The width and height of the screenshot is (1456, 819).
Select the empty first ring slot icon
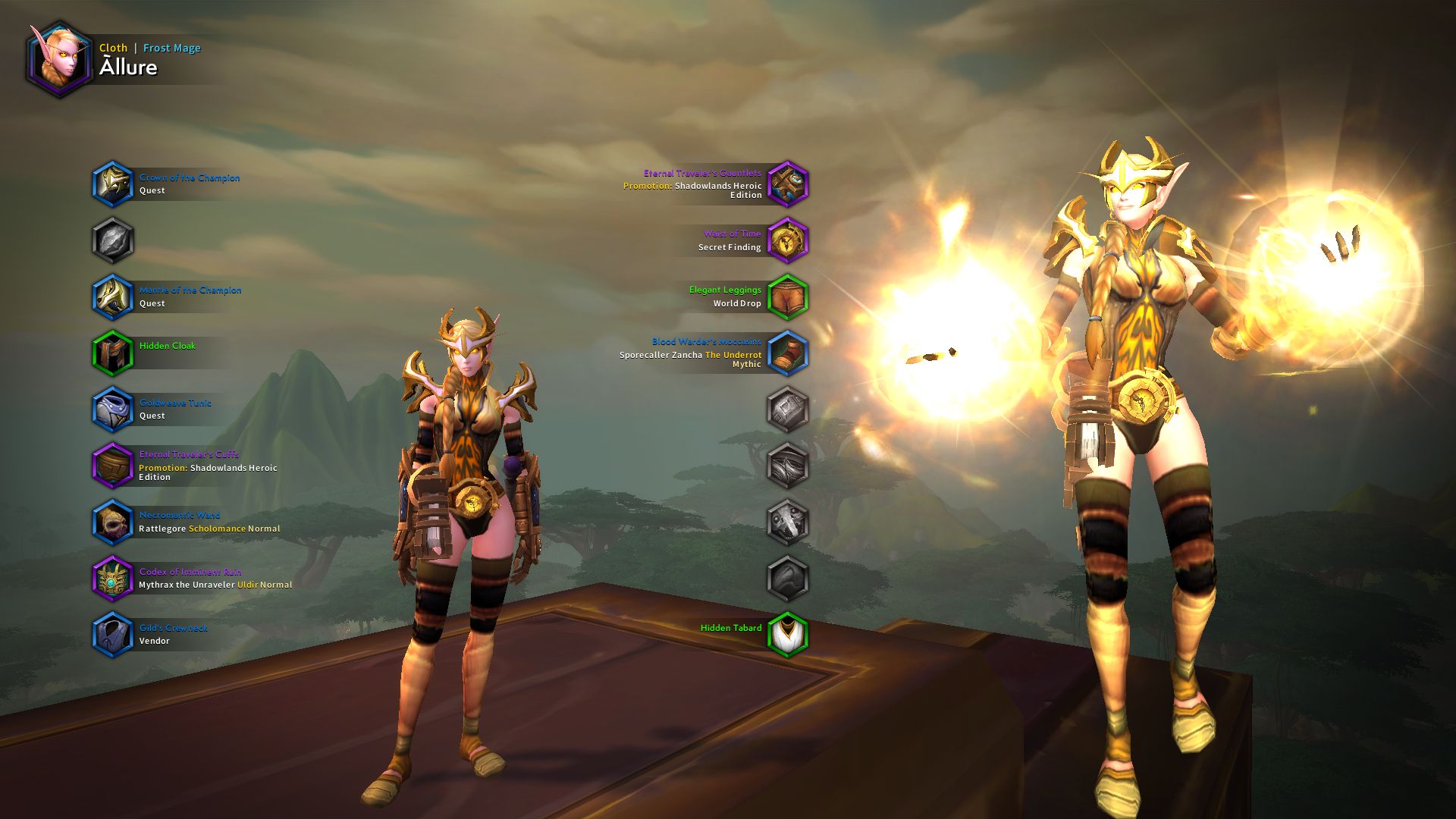click(x=789, y=409)
